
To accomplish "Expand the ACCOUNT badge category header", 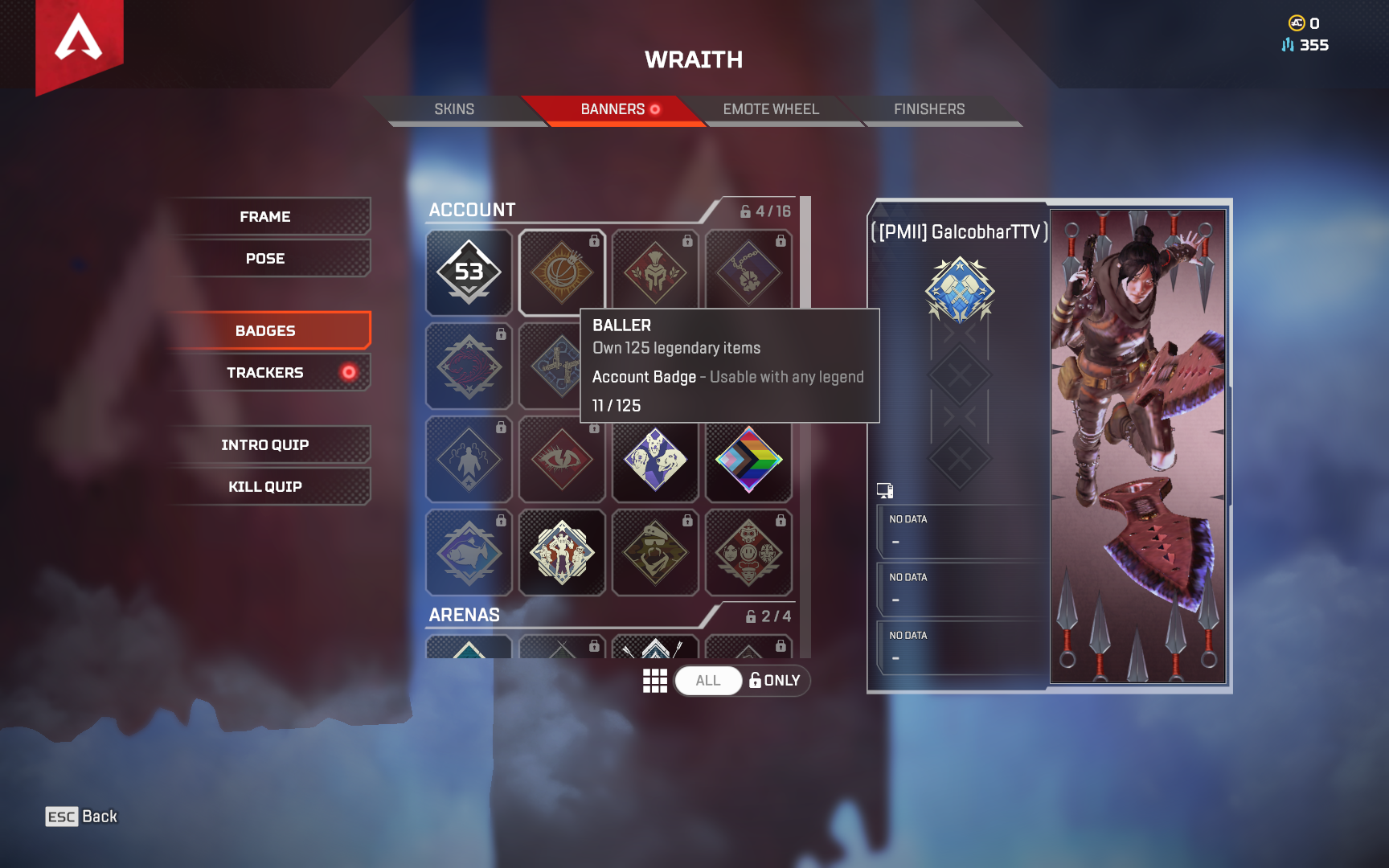I will 473,210.
